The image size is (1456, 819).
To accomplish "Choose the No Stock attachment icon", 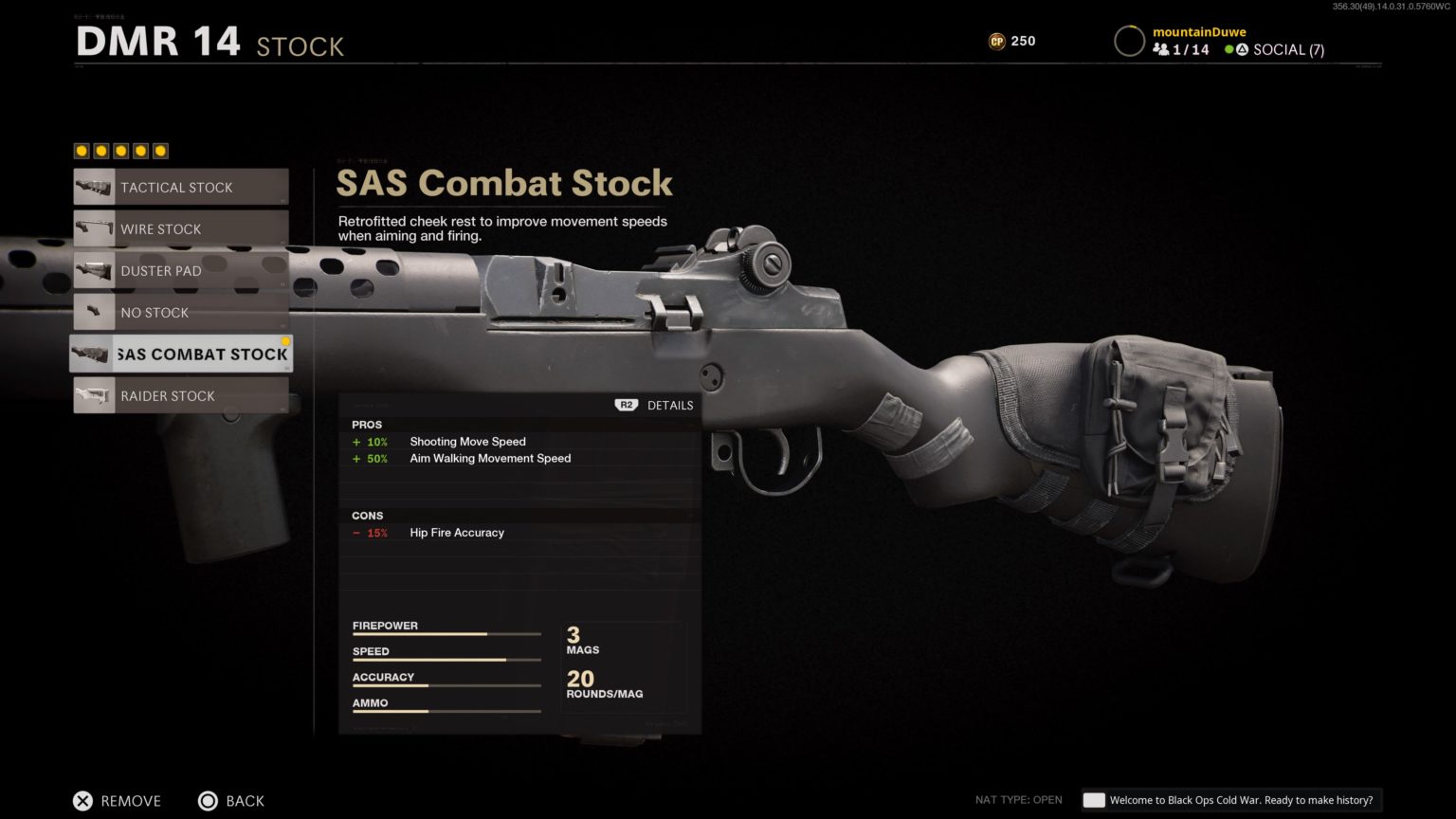I will [94, 312].
